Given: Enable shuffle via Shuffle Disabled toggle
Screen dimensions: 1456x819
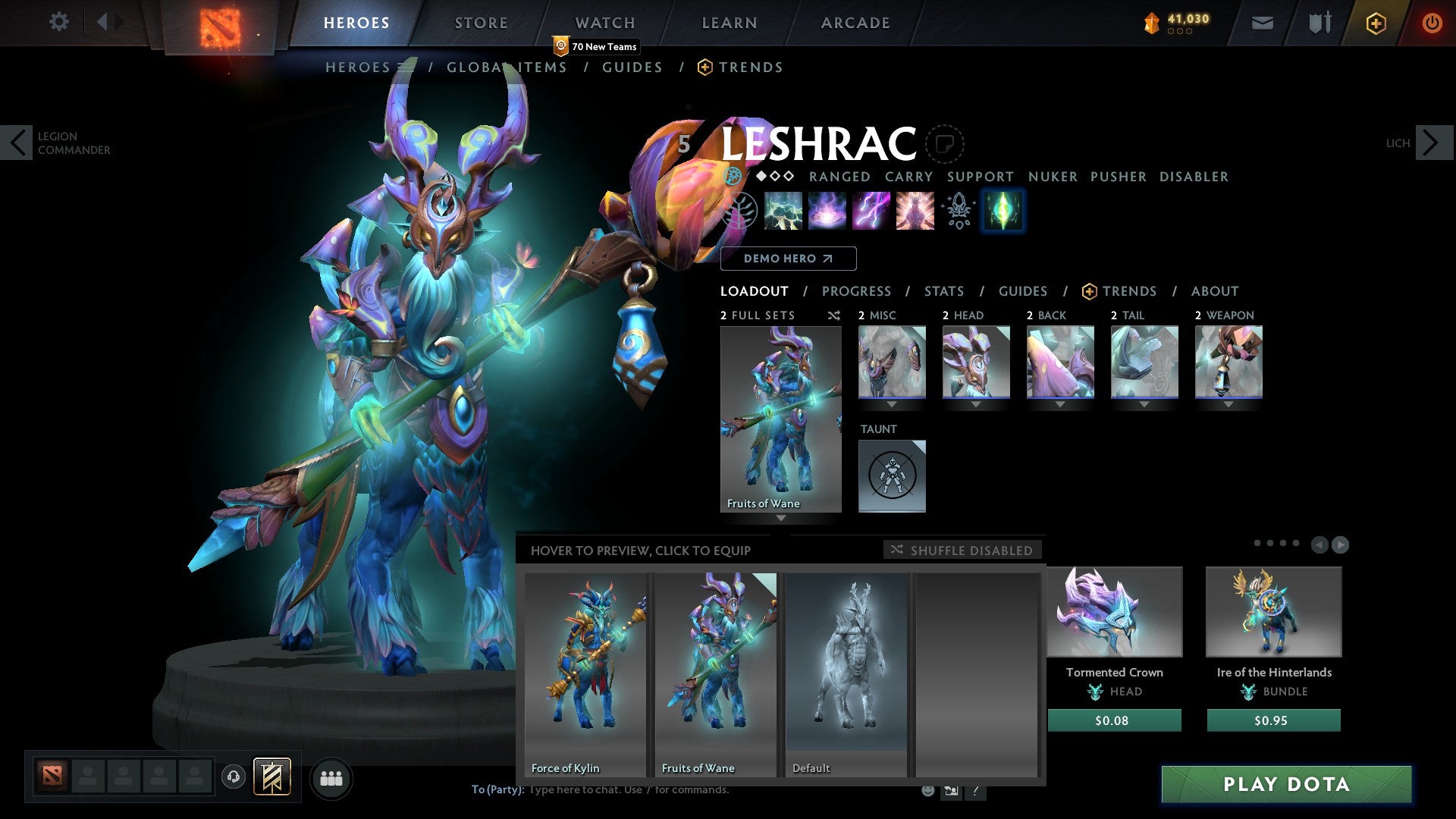Looking at the screenshot, I should click(963, 551).
